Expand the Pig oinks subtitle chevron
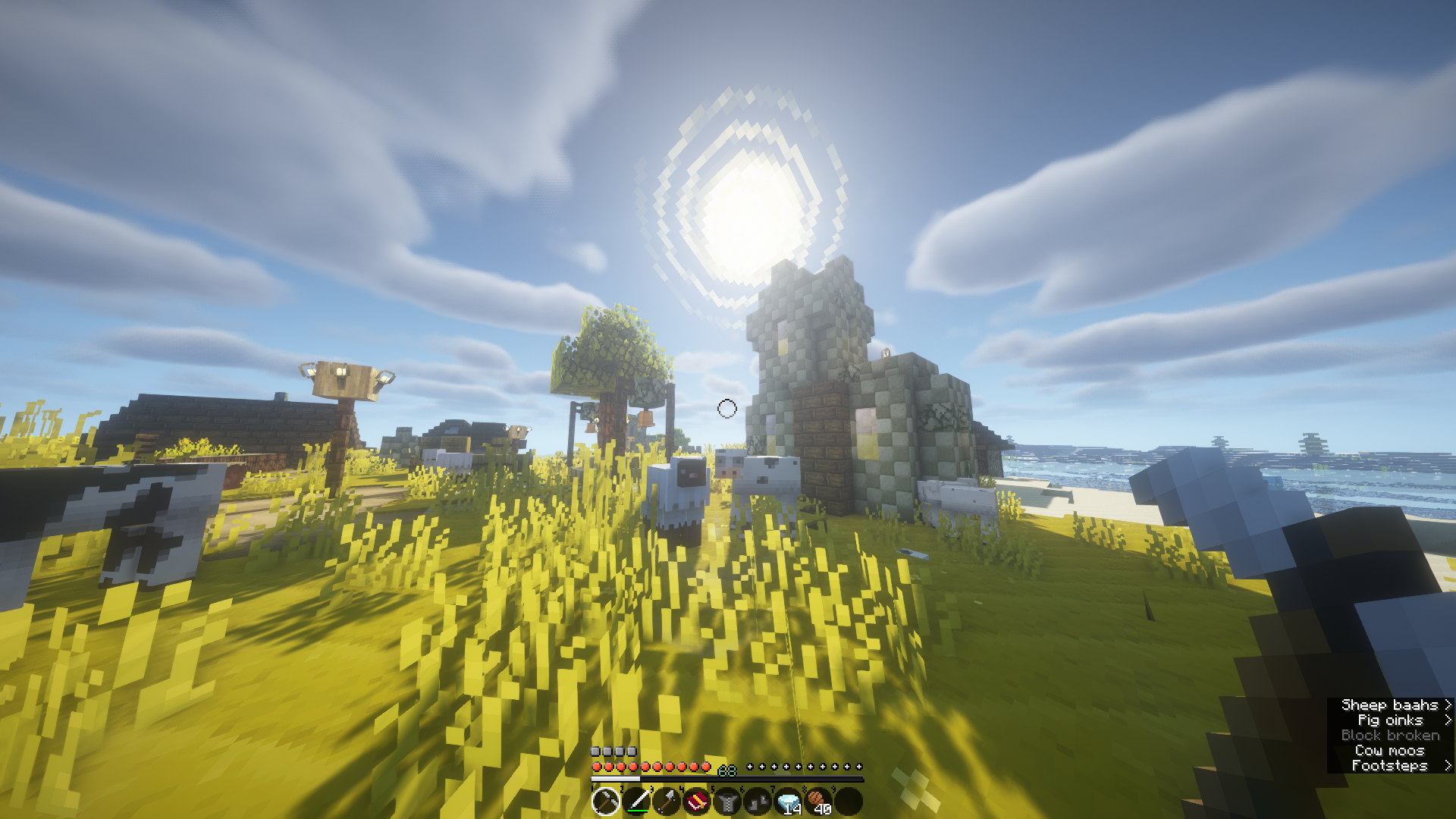Viewport: 1456px width, 819px height. coord(1447,720)
